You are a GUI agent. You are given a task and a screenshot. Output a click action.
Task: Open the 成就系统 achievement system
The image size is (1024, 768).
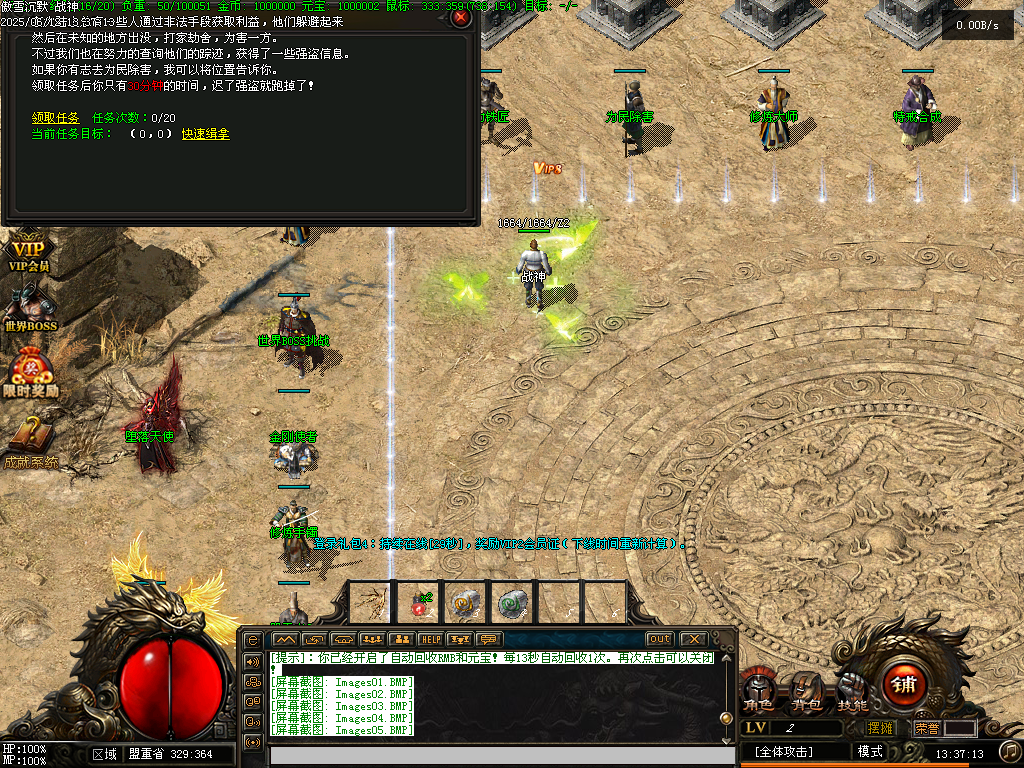[30, 441]
